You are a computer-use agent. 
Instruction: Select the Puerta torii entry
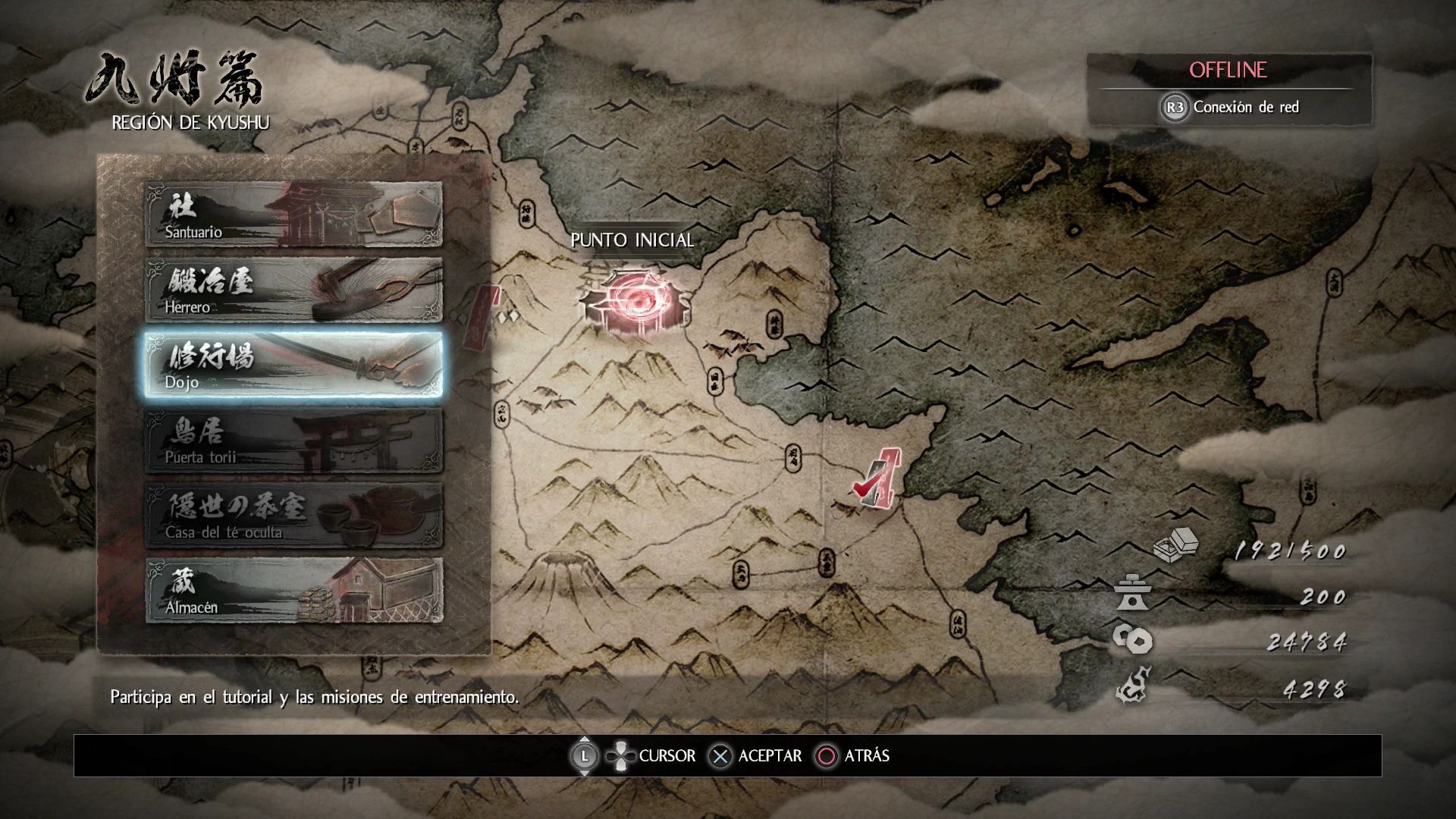coord(293,440)
